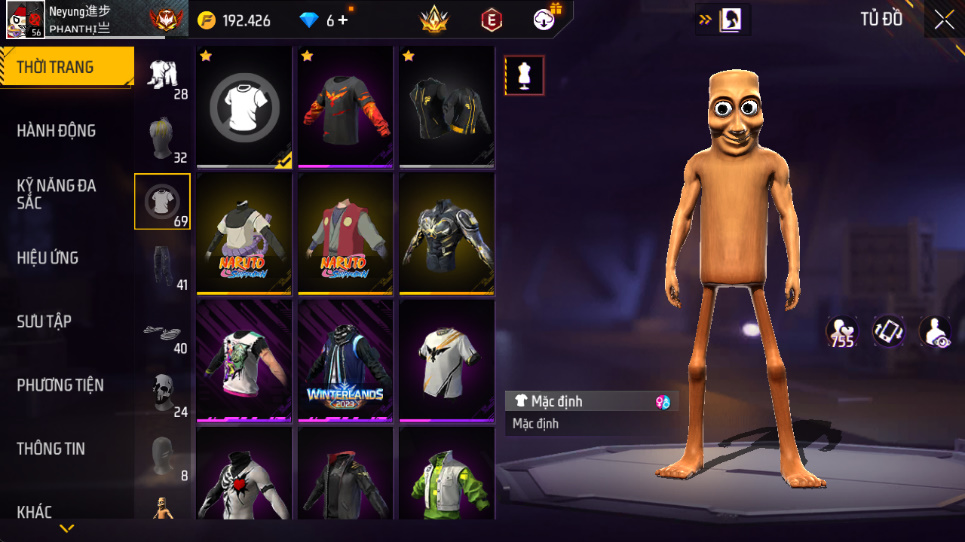This screenshot has height=542, width=965.
Task: Open the Thời Trang menu
Action: [x=66, y=68]
